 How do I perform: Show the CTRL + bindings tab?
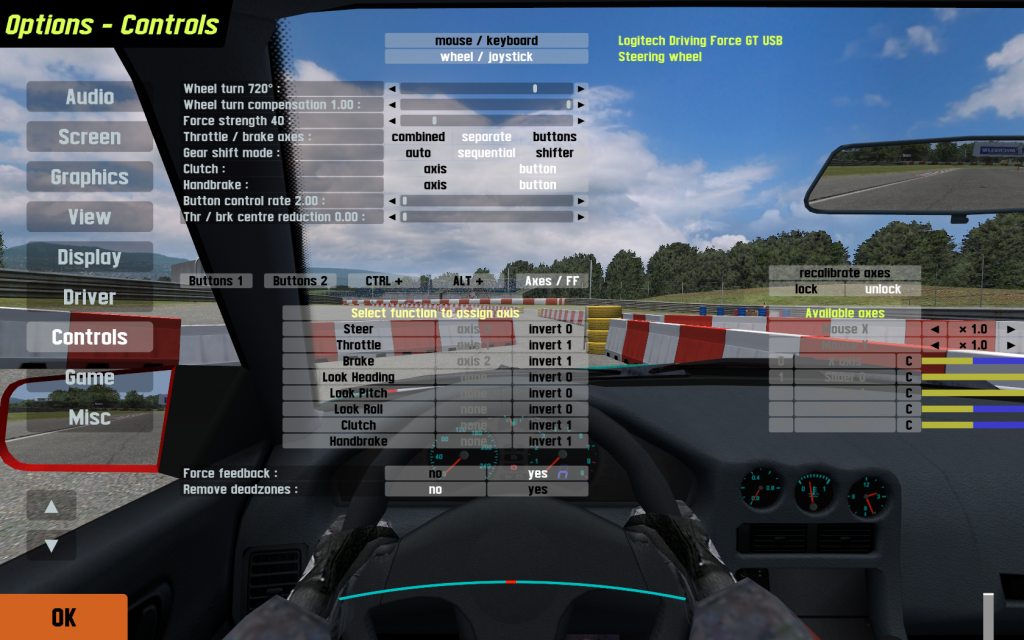tap(384, 281)
